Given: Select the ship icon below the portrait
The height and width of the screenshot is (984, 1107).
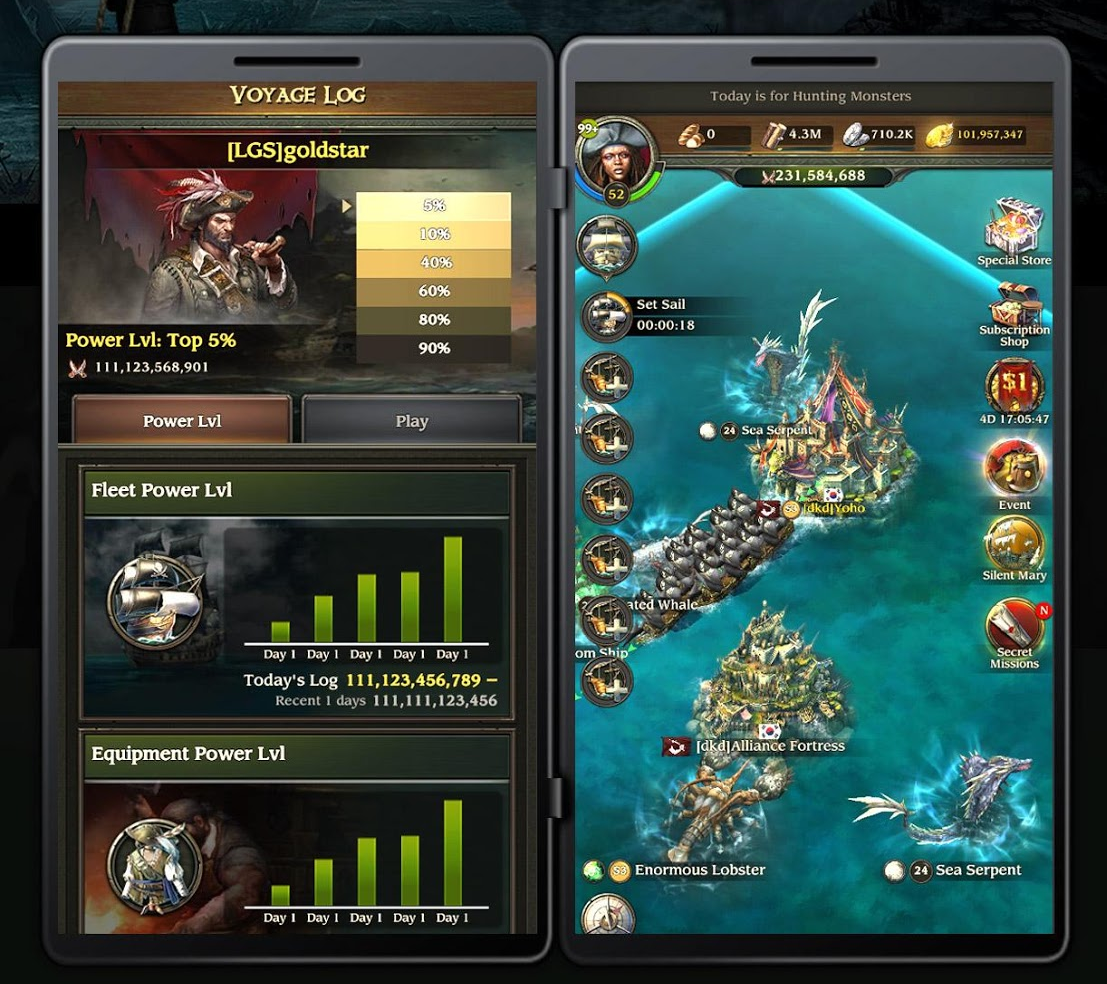Looking at the screenshot, I should point(607,244).
